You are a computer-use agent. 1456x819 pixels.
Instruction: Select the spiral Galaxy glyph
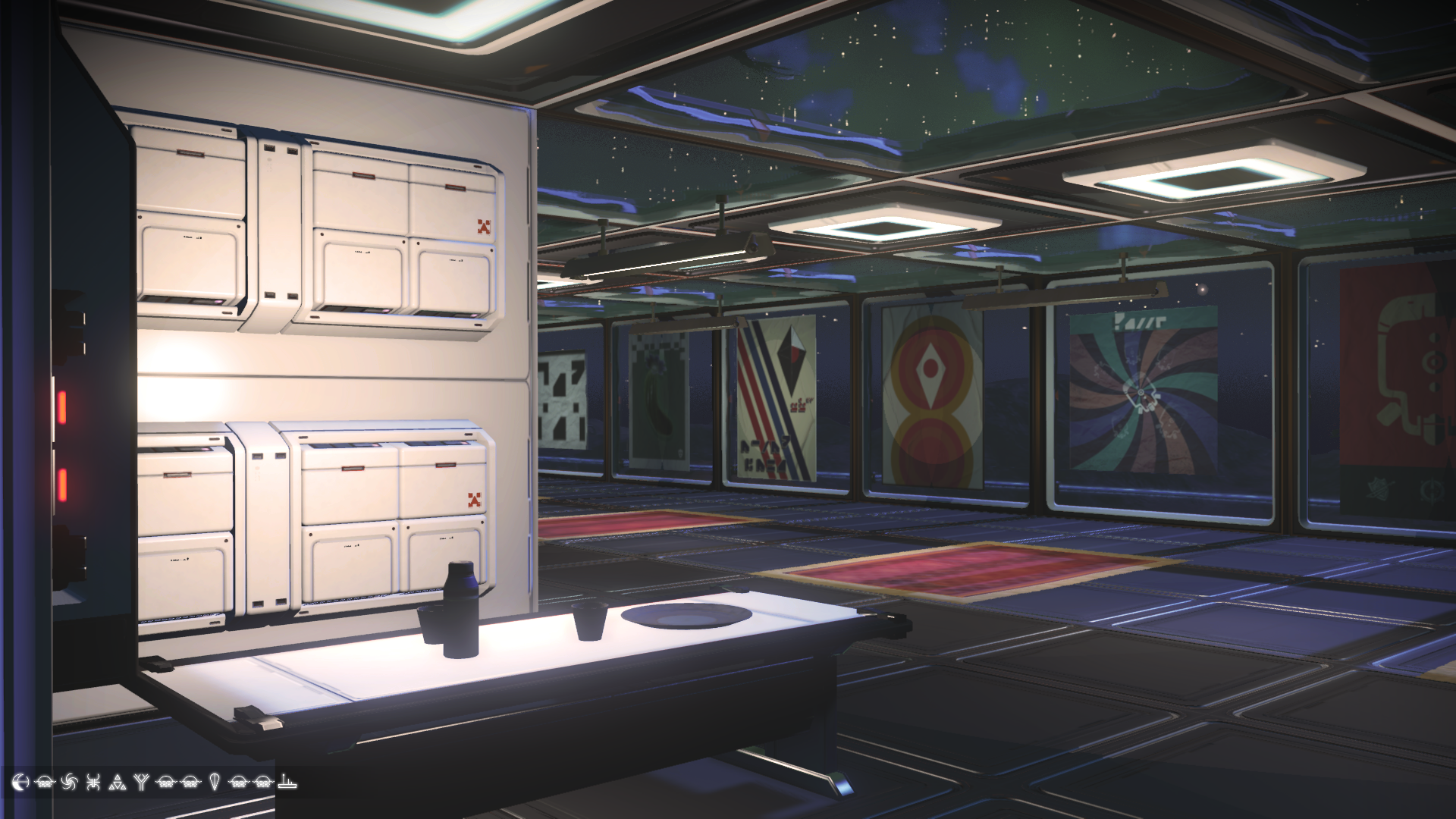point(70,783)
